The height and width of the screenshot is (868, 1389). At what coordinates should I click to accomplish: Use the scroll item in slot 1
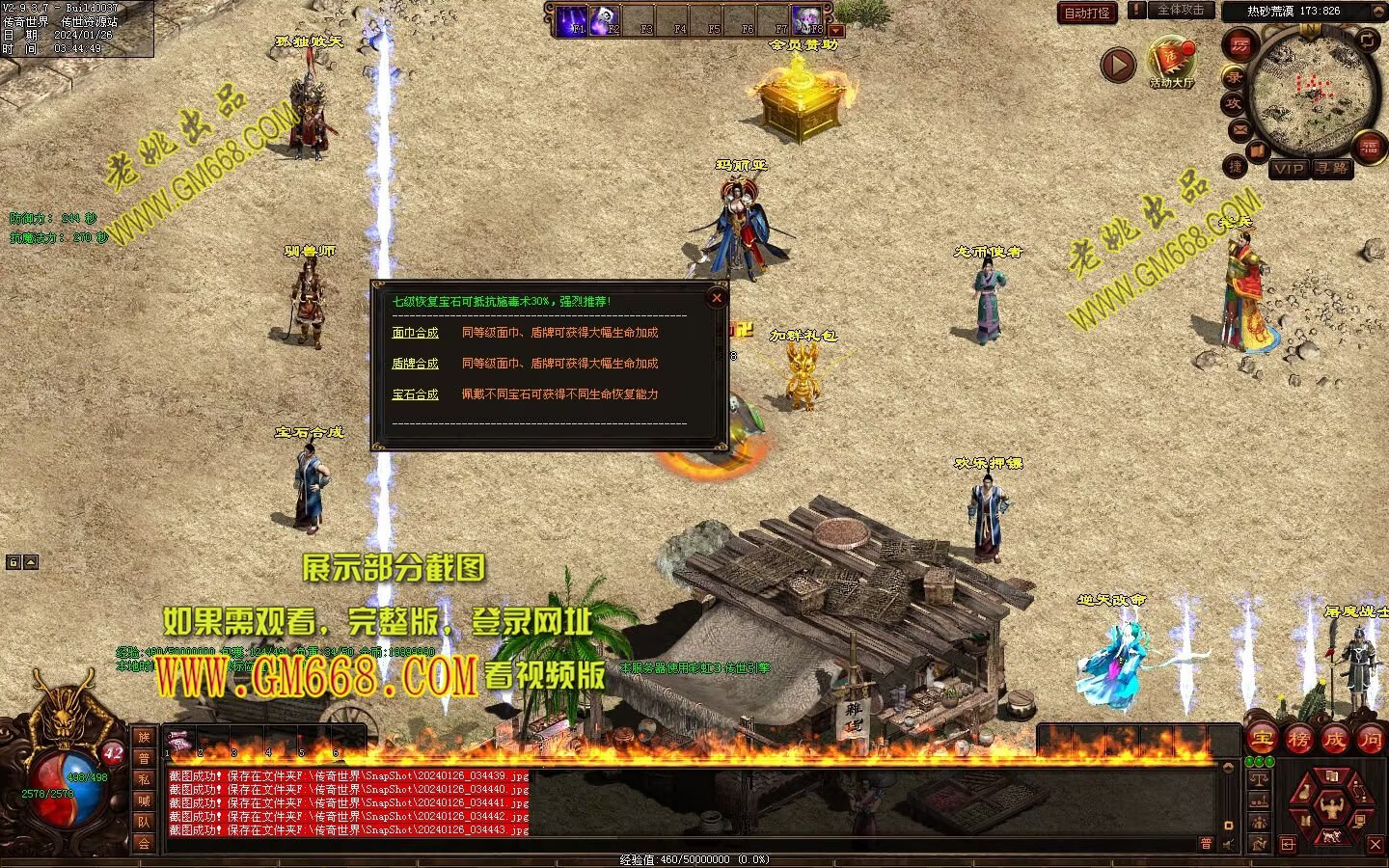(x=177, y=741)
